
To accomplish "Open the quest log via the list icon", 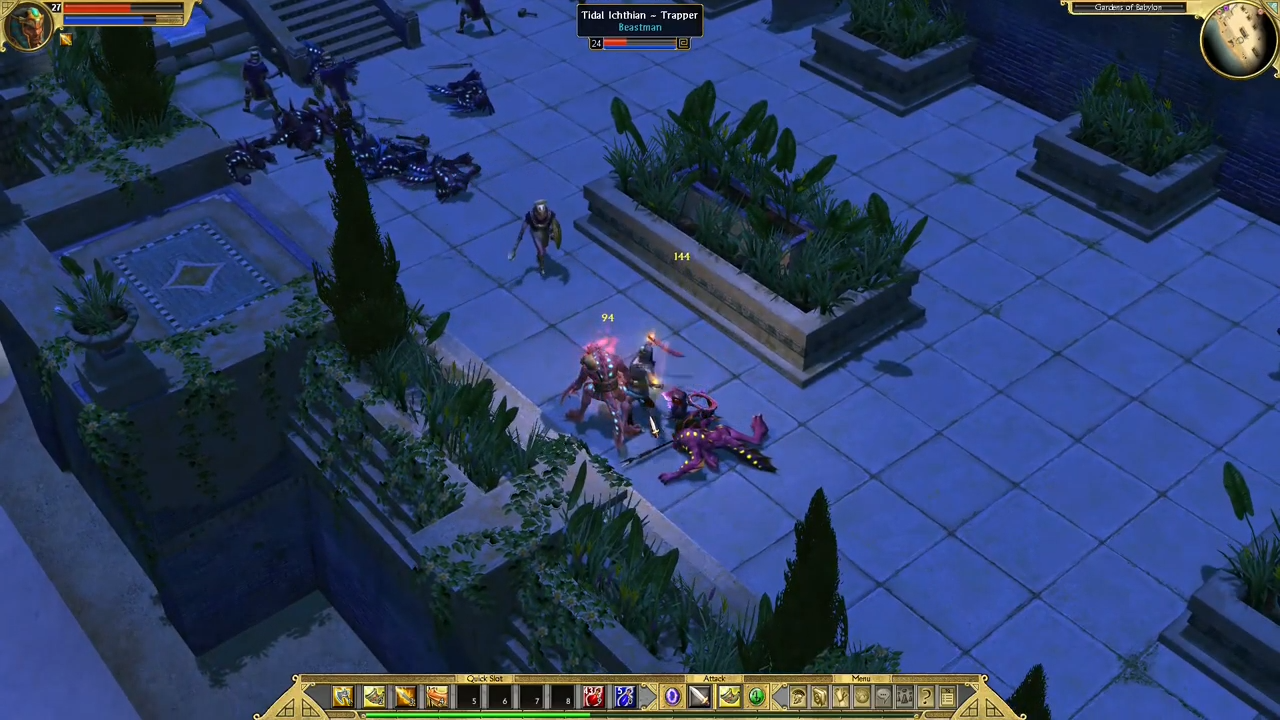I will 947,697.
